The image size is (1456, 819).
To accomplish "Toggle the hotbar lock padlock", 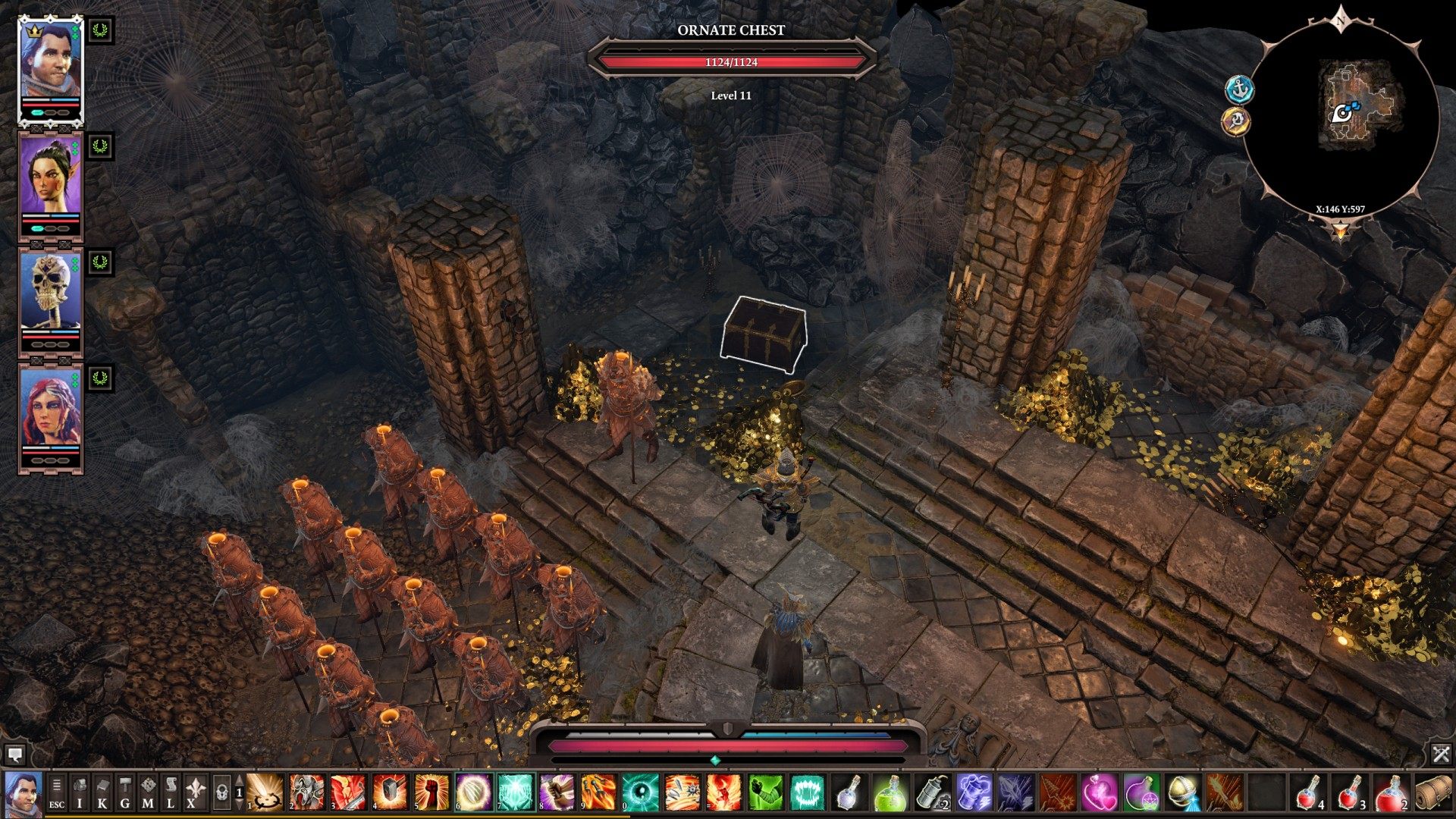I will (x=221, y=792).
